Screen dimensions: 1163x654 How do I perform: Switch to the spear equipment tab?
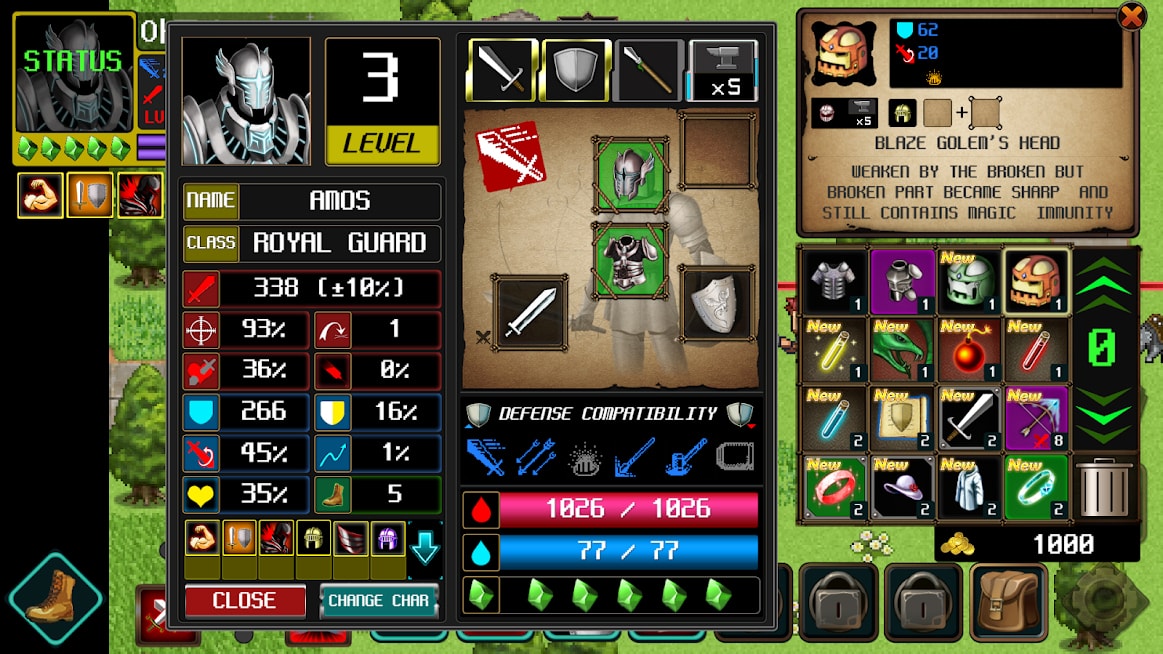click(x=649, y=70)
